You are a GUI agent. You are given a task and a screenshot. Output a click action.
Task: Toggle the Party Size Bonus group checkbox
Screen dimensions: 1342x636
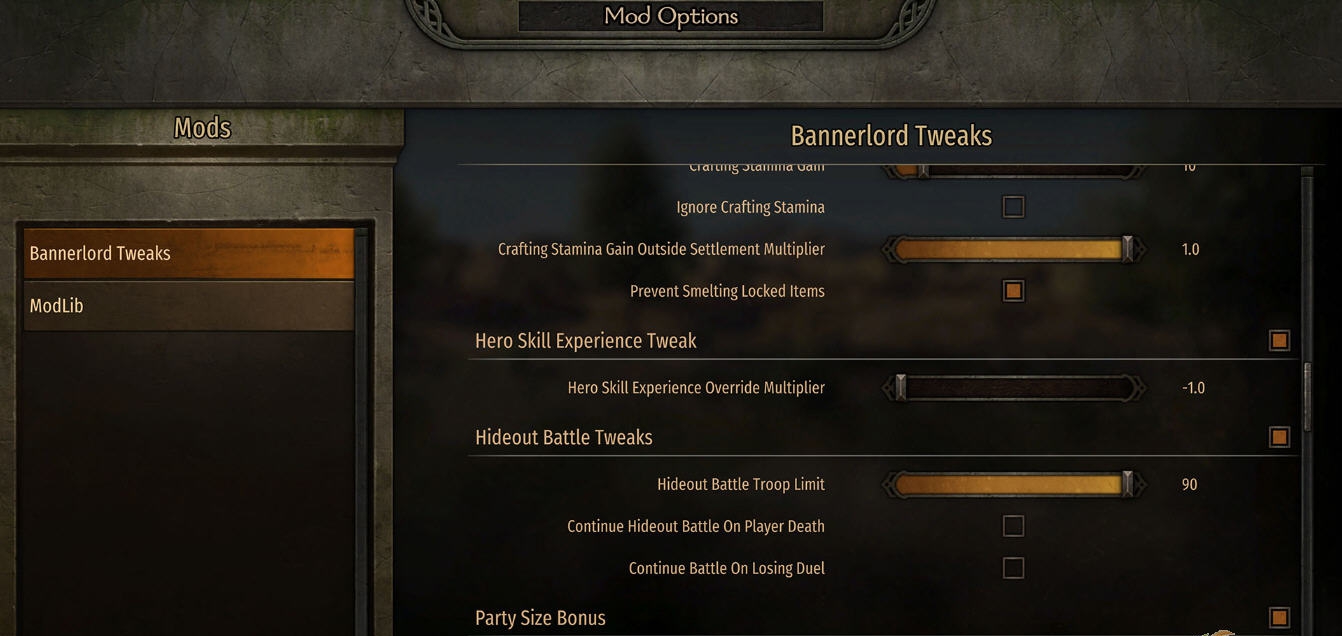point(1279,617)
